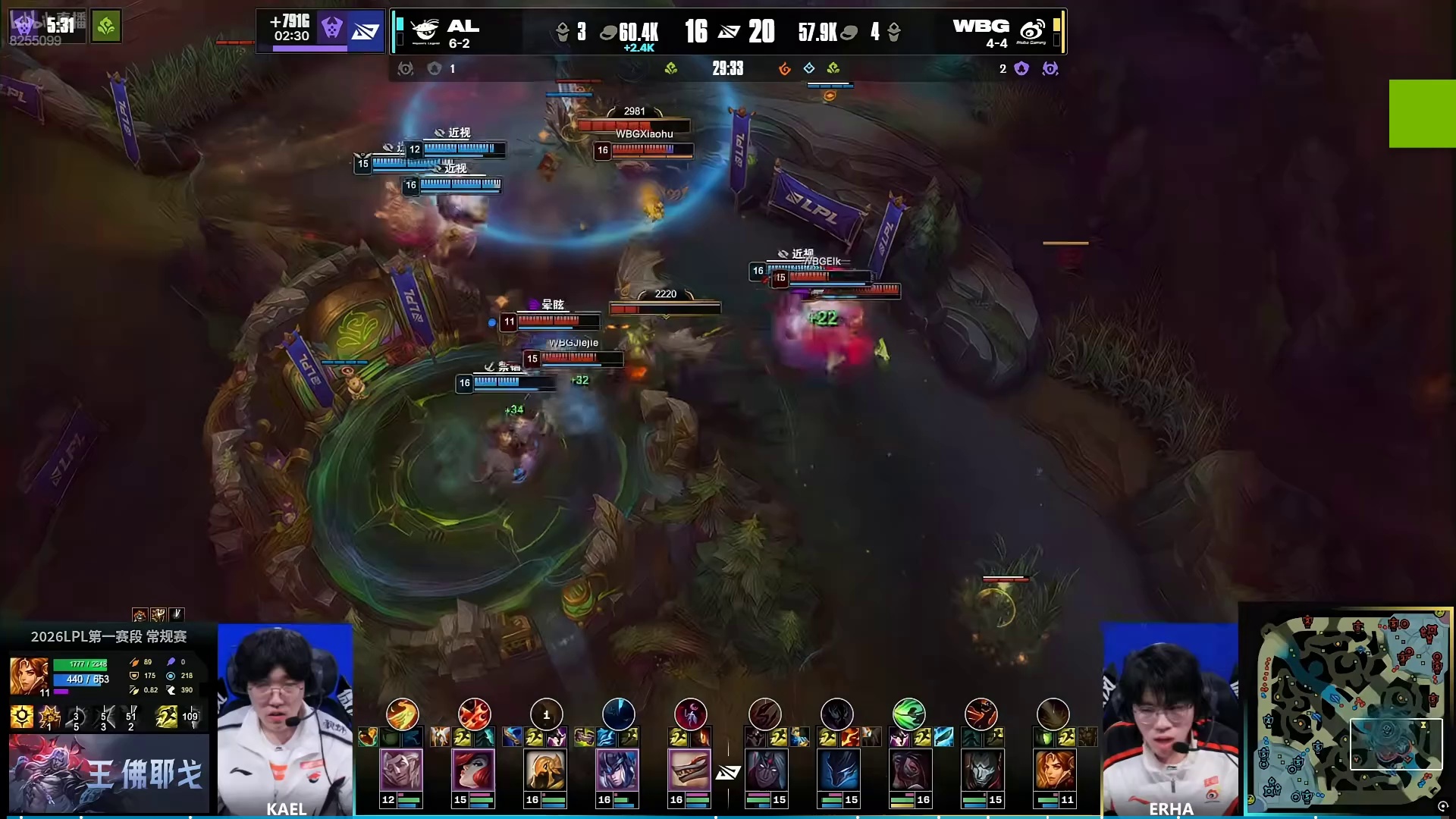Click the AL team logo on scoreboard

pos(425,31)
